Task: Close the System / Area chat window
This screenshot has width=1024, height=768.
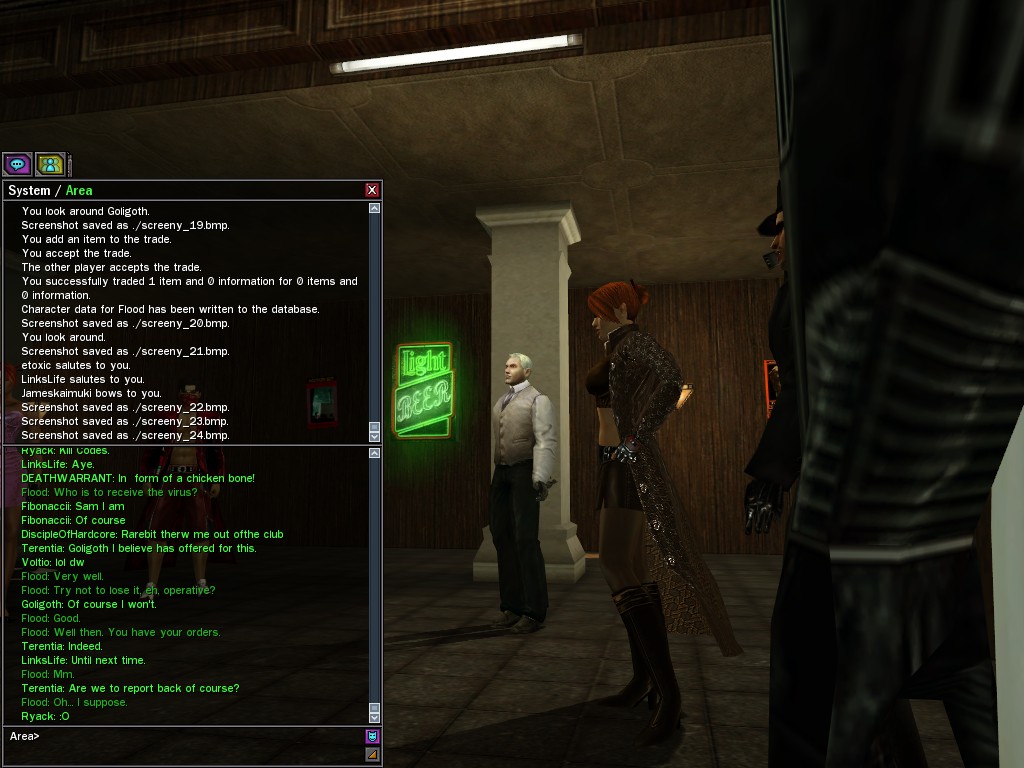Action: tap(372, 190)
